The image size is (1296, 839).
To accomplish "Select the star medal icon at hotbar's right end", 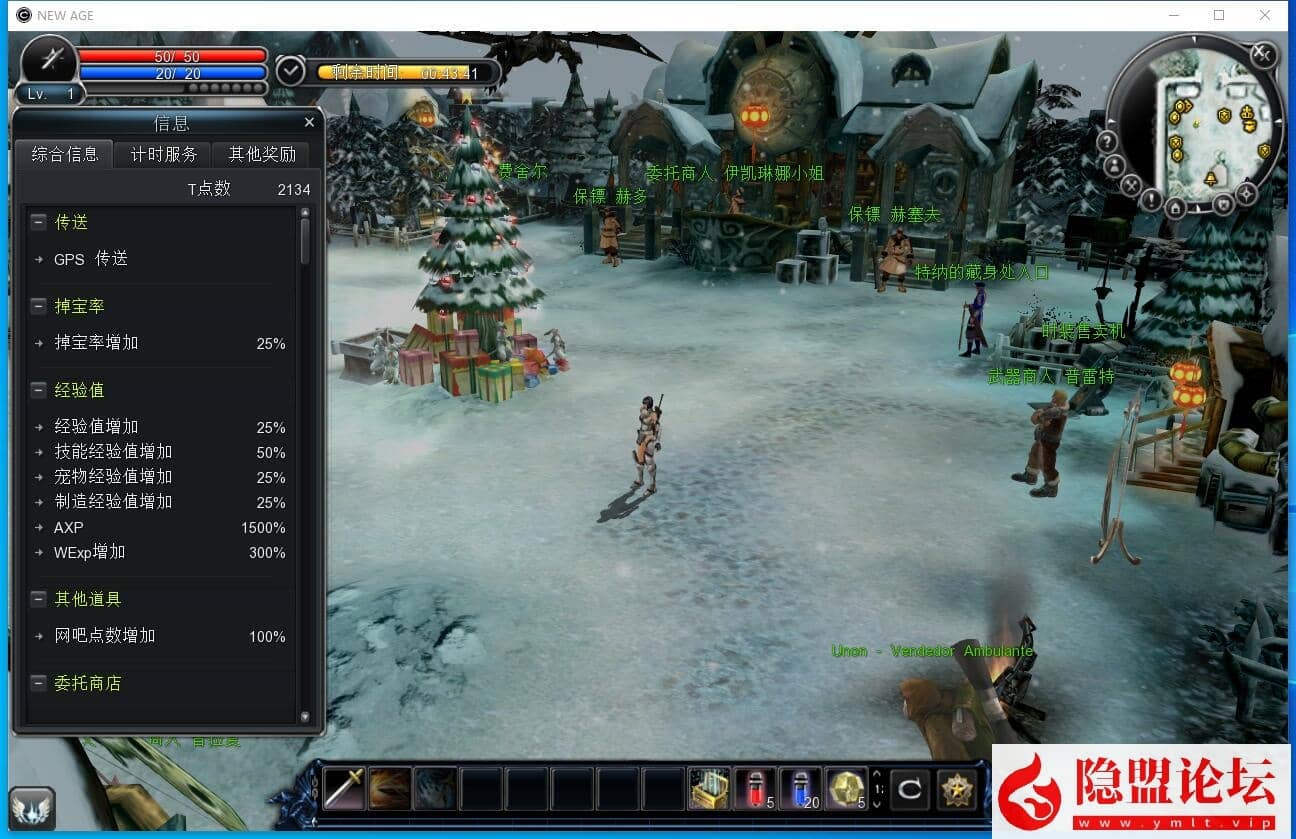I will point(957,789).
